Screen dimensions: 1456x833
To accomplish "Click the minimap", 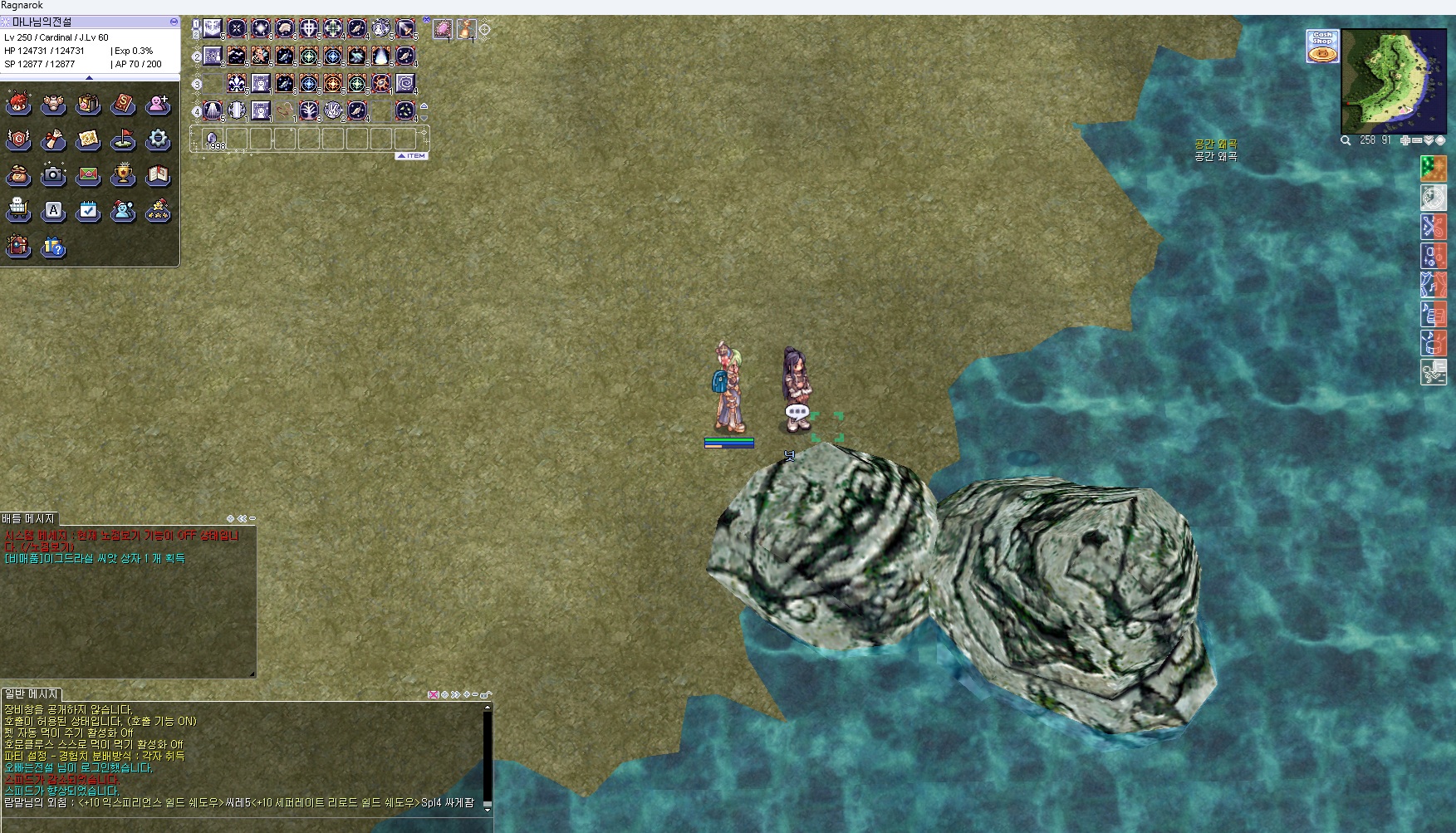I will [x=1394, y=81].
